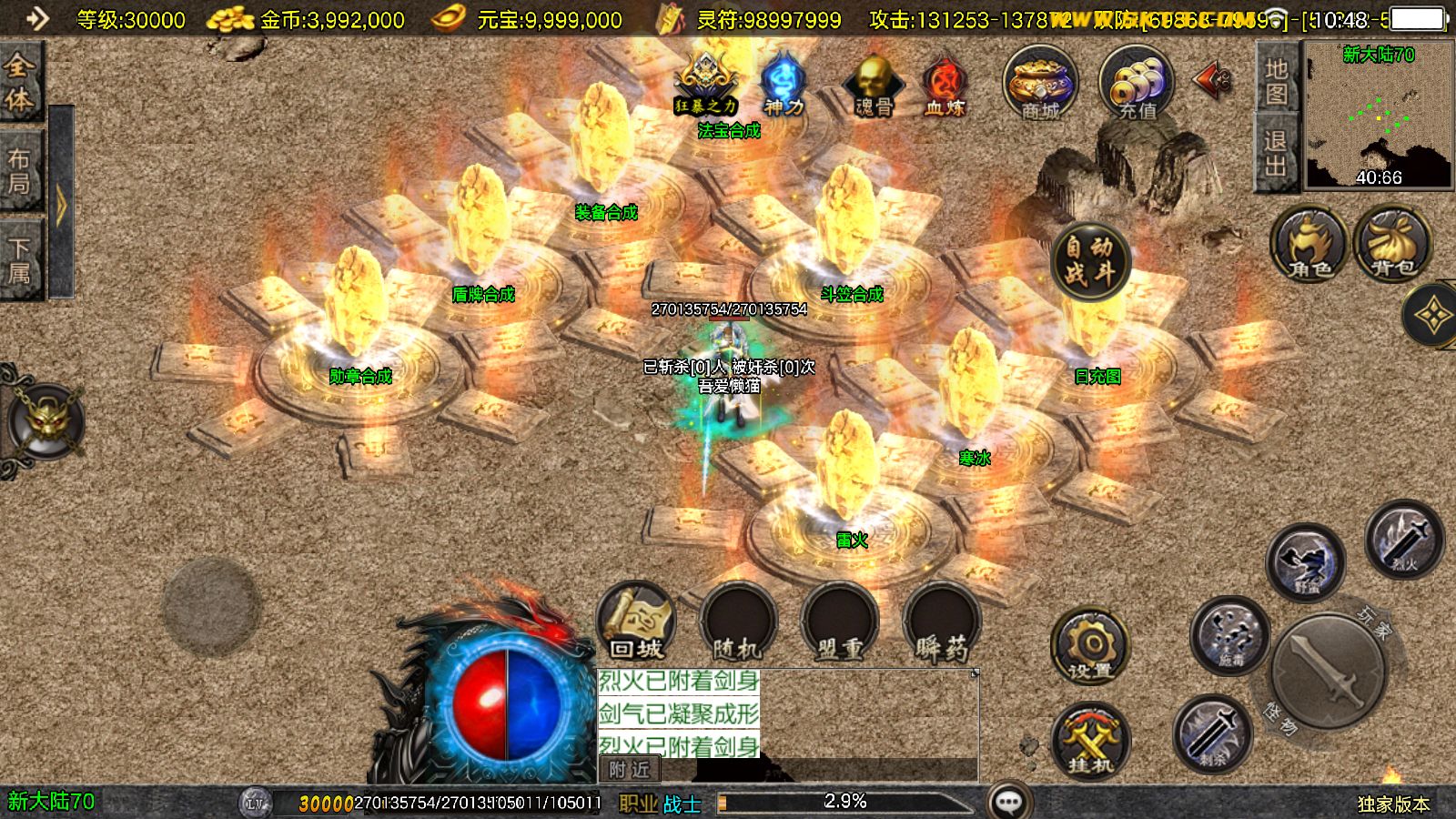1456x819 pixels.
Task: Open the 充值 recharge icon
Action: pyautogui.click(x=1137, y=84)
